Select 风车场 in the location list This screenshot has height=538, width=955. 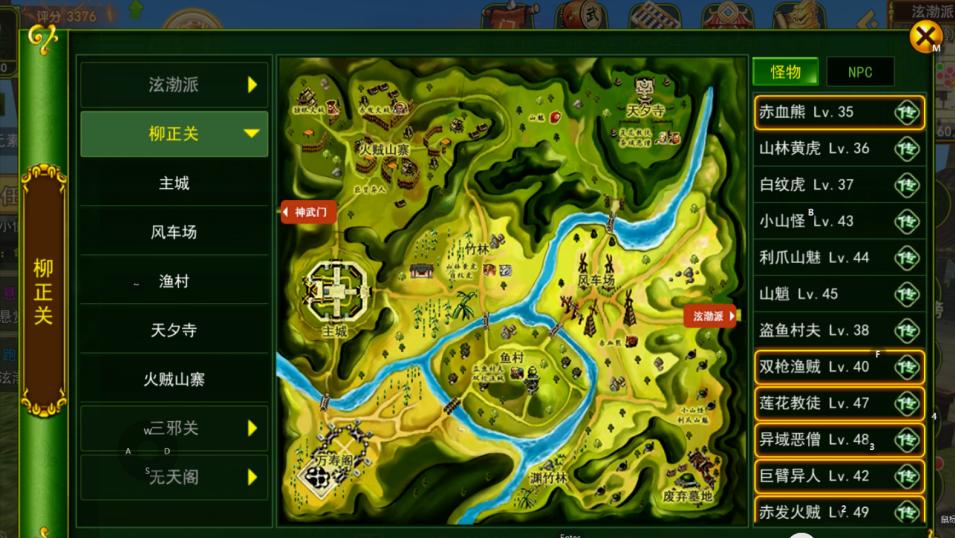(x=174, y=232)
